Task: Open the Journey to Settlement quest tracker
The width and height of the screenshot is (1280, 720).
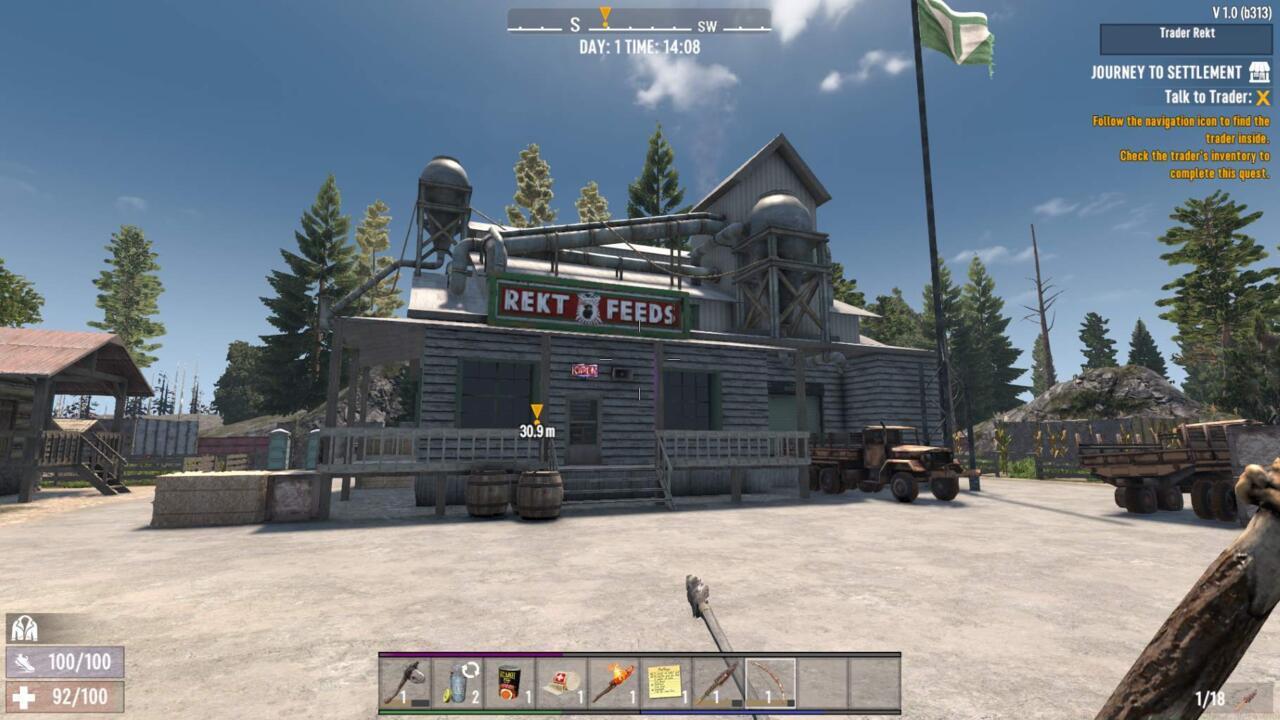Action: 1166,73
